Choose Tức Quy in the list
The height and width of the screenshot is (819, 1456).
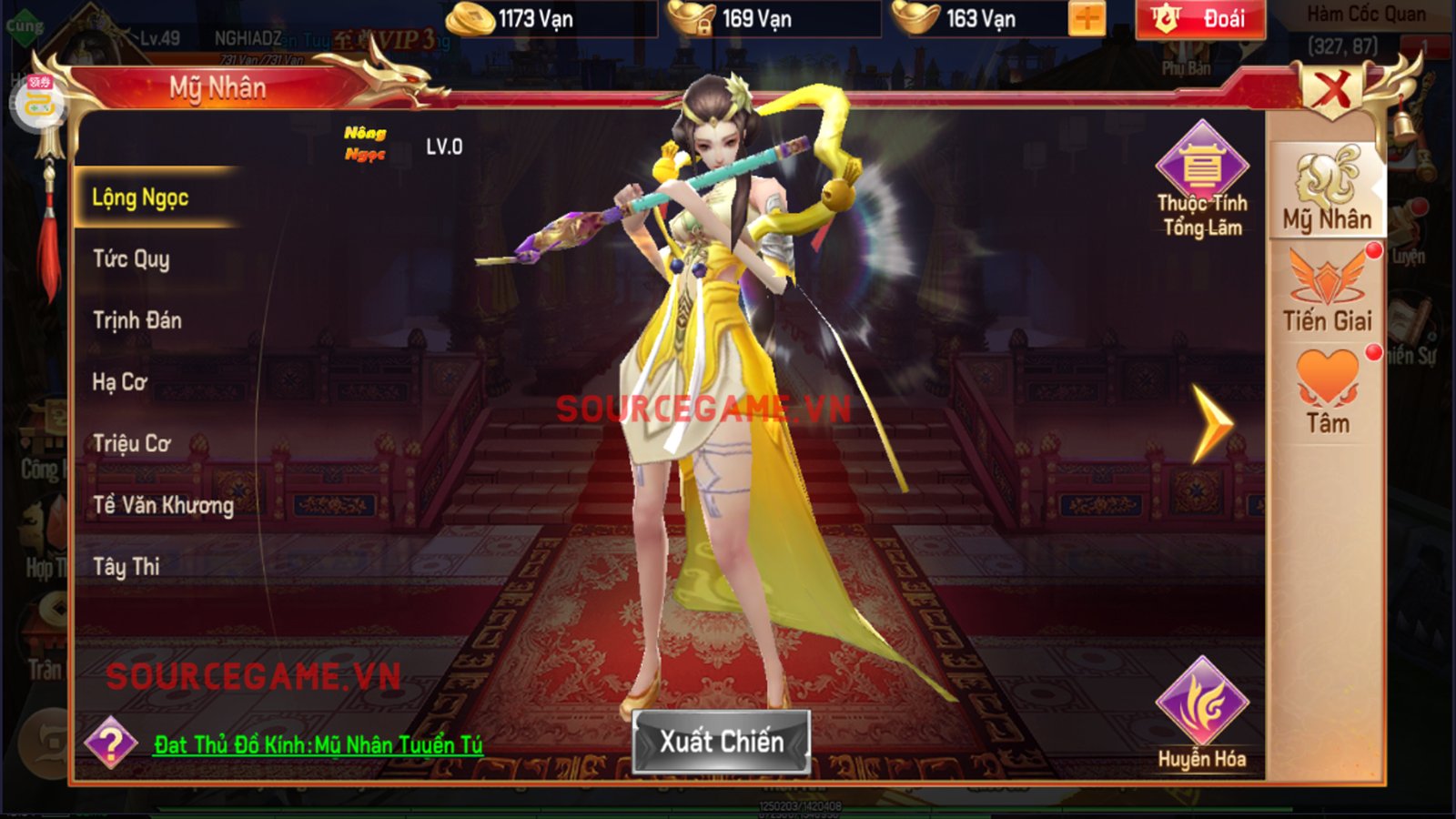click(x=132, y=259)
